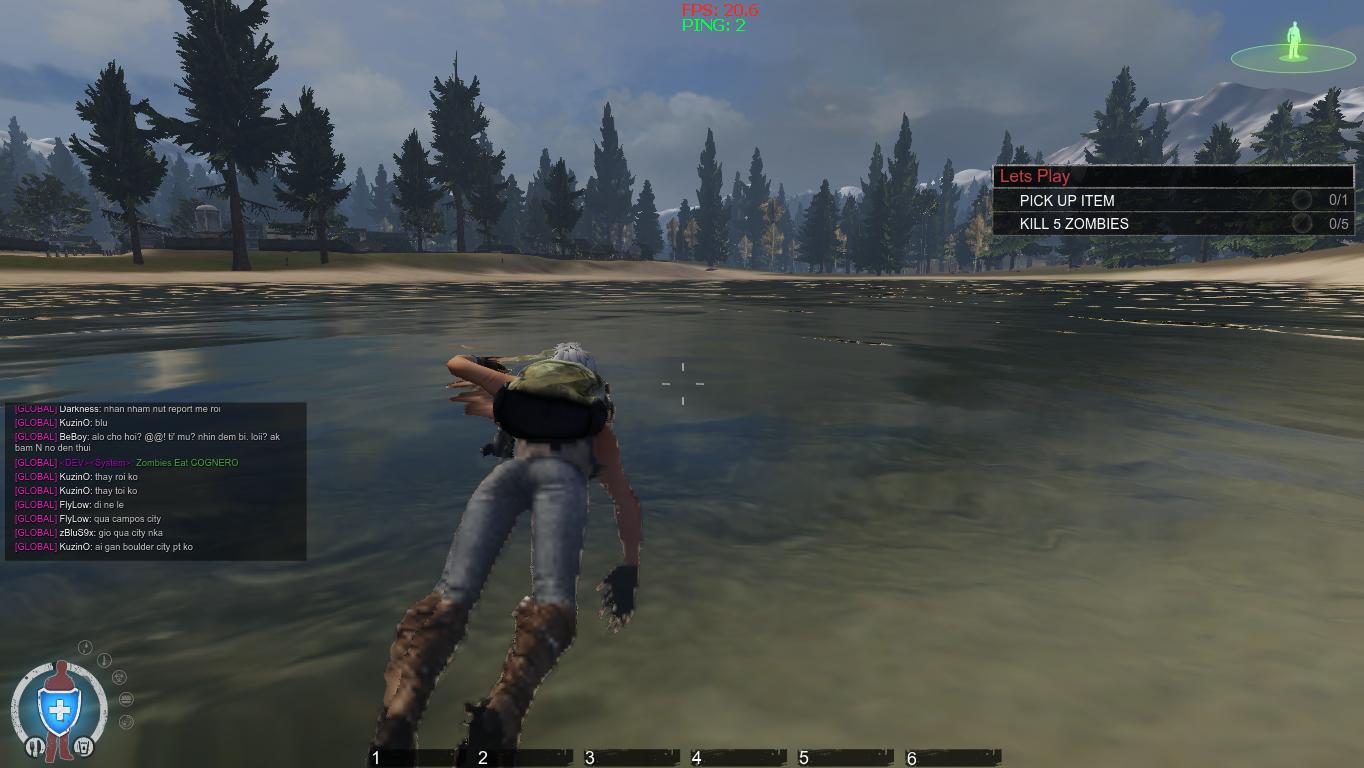This screenshot has height=768, width=1364.
Task: Expand the PICK UP ITEM objective entry
Action: [1068, 201]
